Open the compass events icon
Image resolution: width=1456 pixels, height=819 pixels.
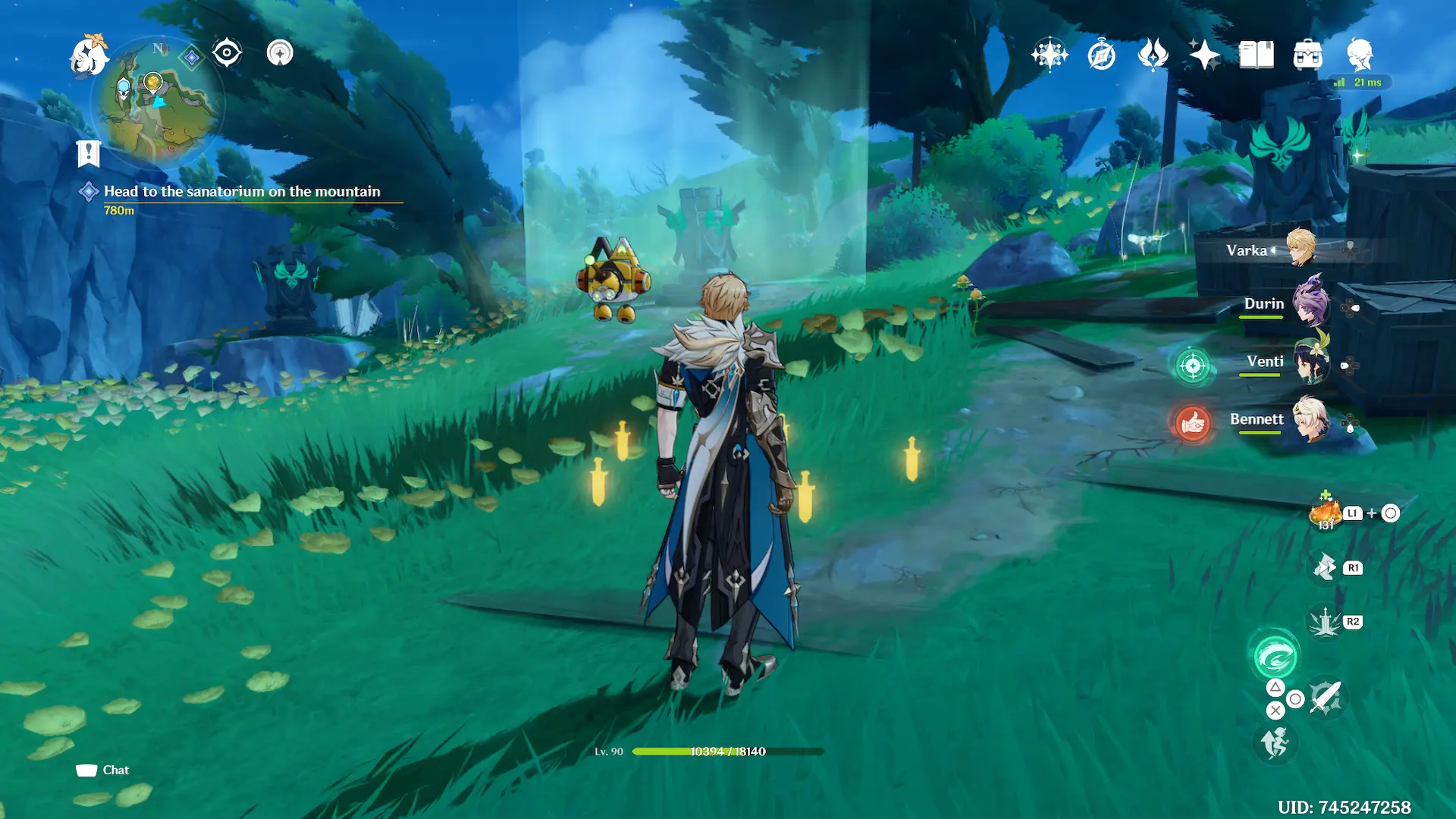click(1101, 55)
